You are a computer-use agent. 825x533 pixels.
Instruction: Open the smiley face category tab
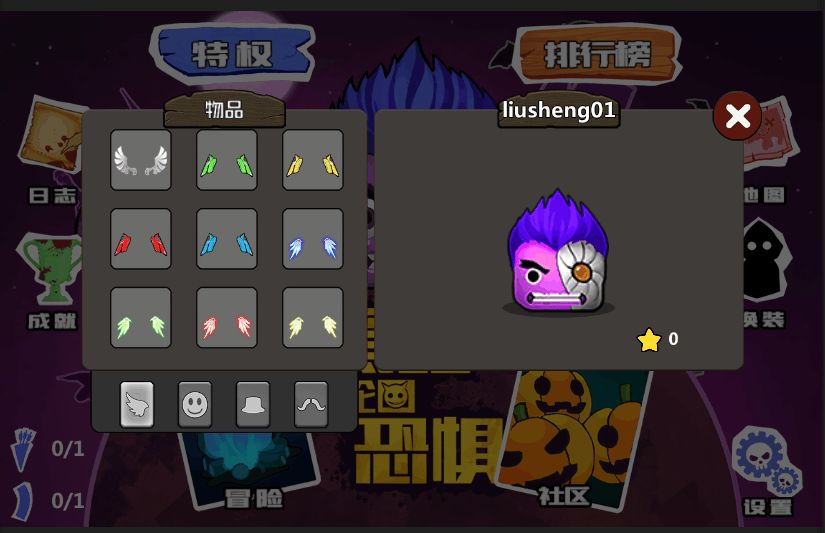(195, 404)
